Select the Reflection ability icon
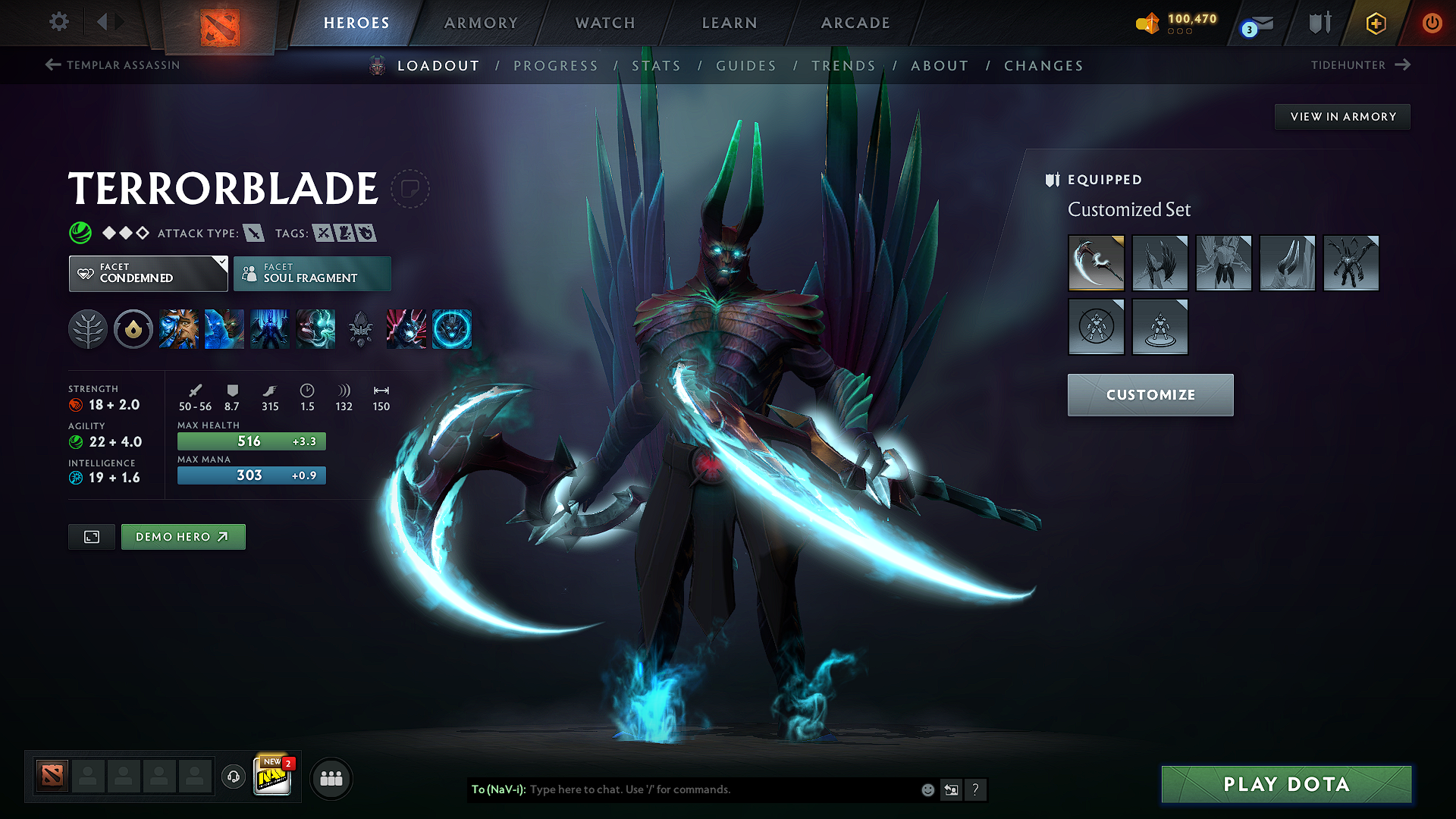This screenshot has width=1456, height=819. pyautogui.click(x=179, y=329)
